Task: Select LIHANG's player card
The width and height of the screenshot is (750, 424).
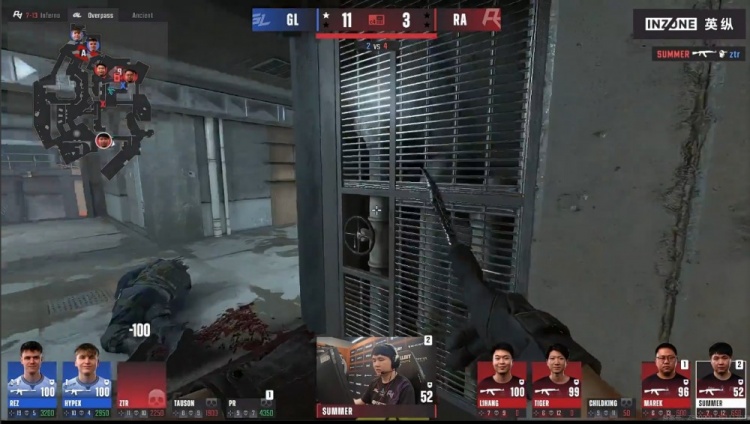Action: [x=500, y=389]
